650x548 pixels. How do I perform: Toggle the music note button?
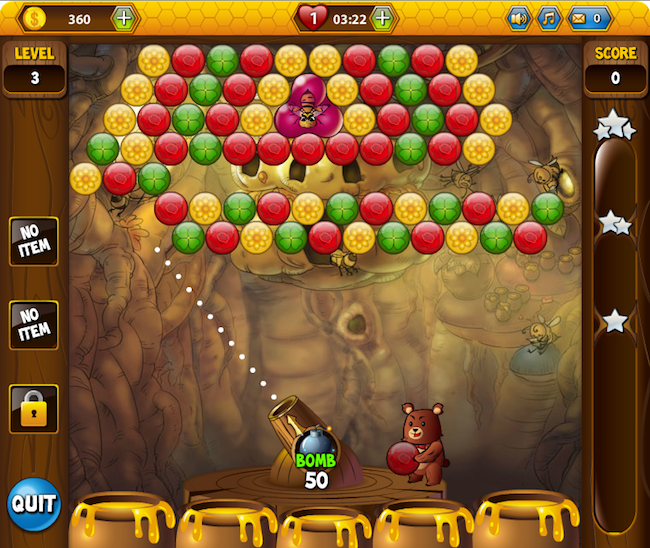pos(548,18)
